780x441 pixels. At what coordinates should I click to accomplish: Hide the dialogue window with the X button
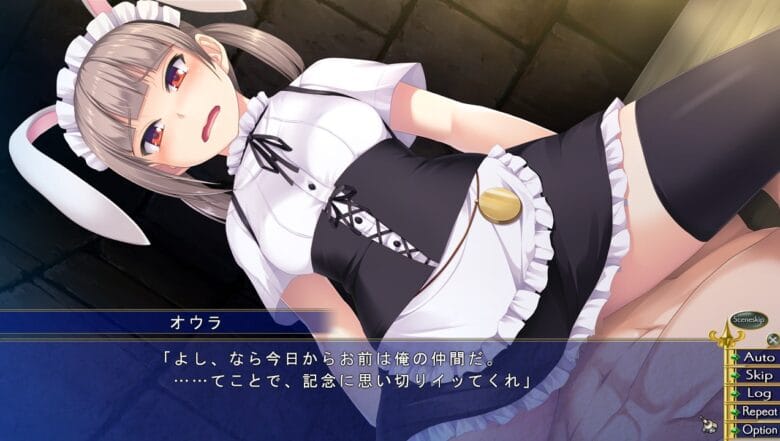point(772,339)
